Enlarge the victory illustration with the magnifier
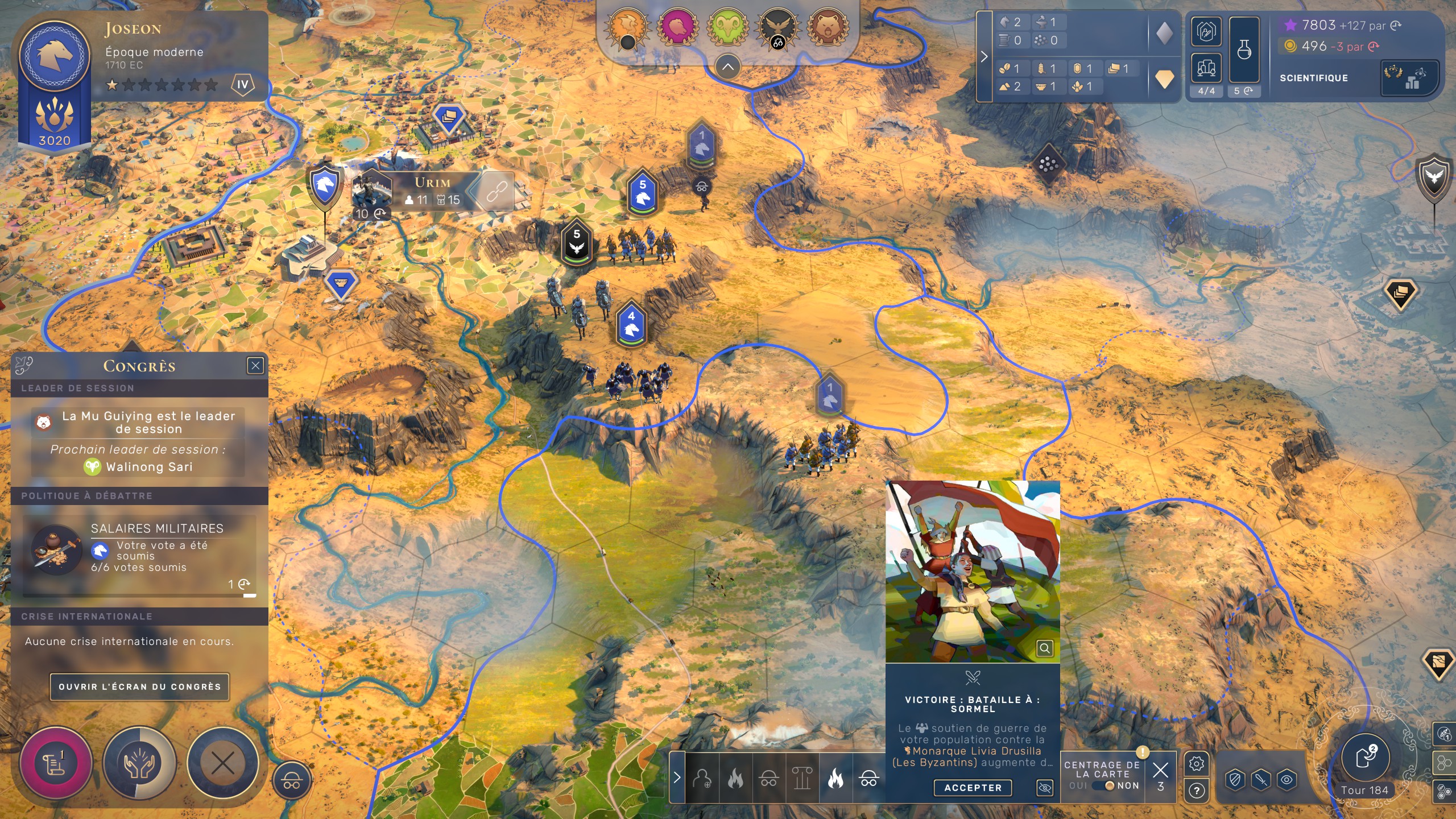 tap(1045, 648)
